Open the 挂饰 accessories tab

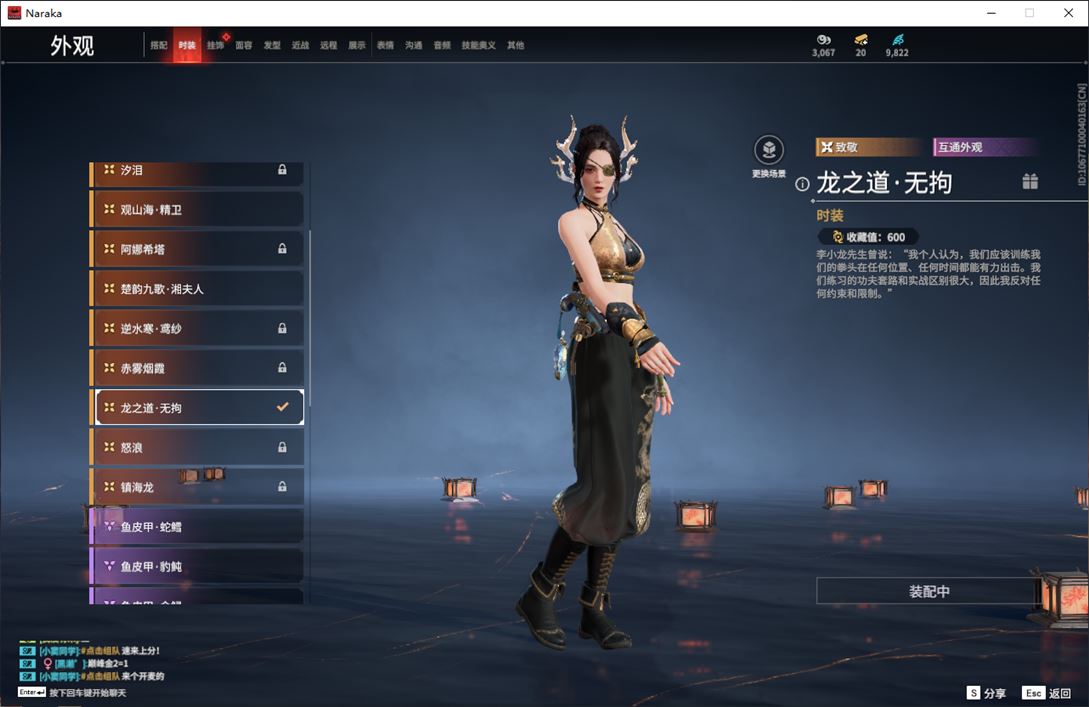click(x=215, y=45)
